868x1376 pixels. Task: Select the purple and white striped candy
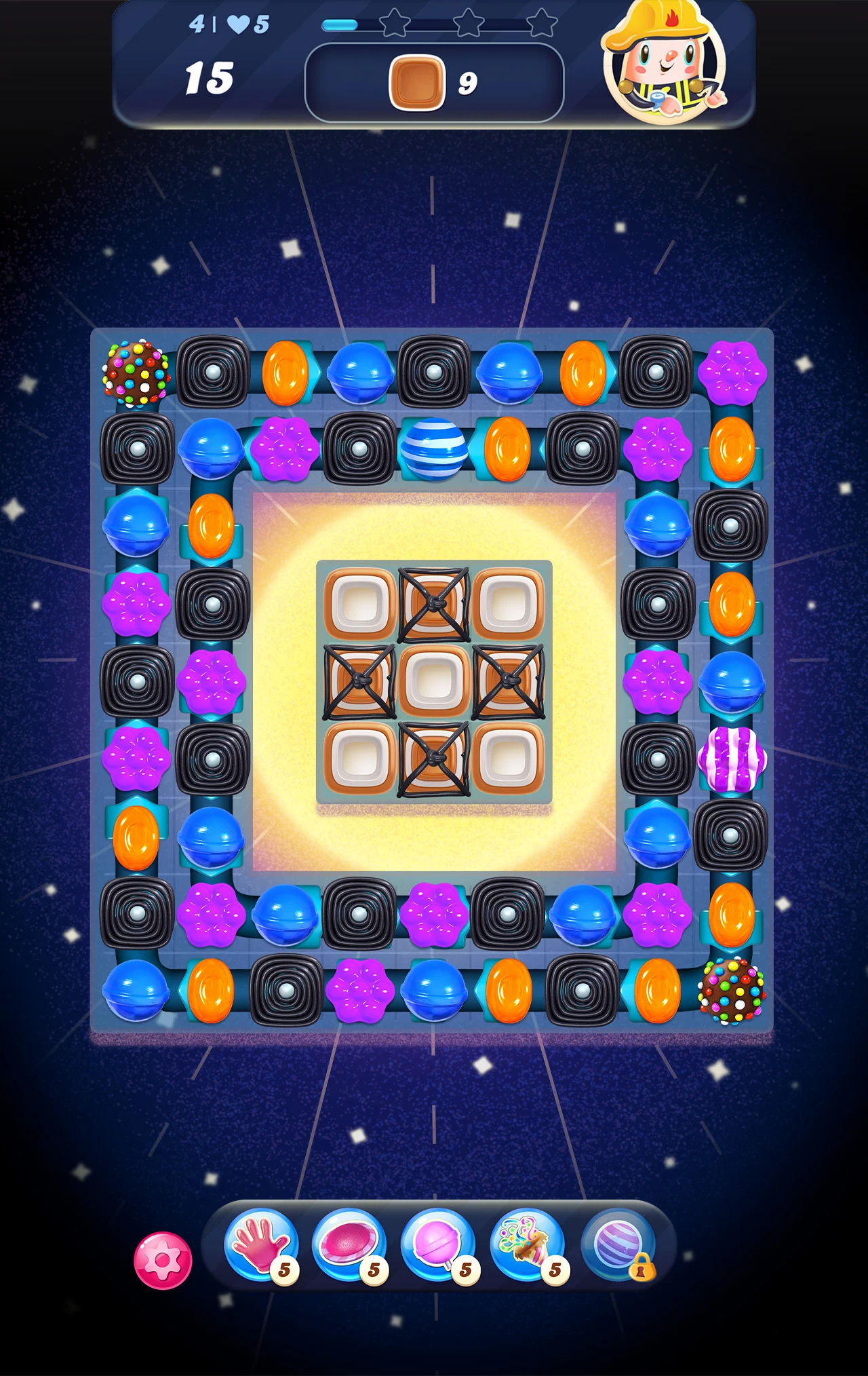[732, 759]
